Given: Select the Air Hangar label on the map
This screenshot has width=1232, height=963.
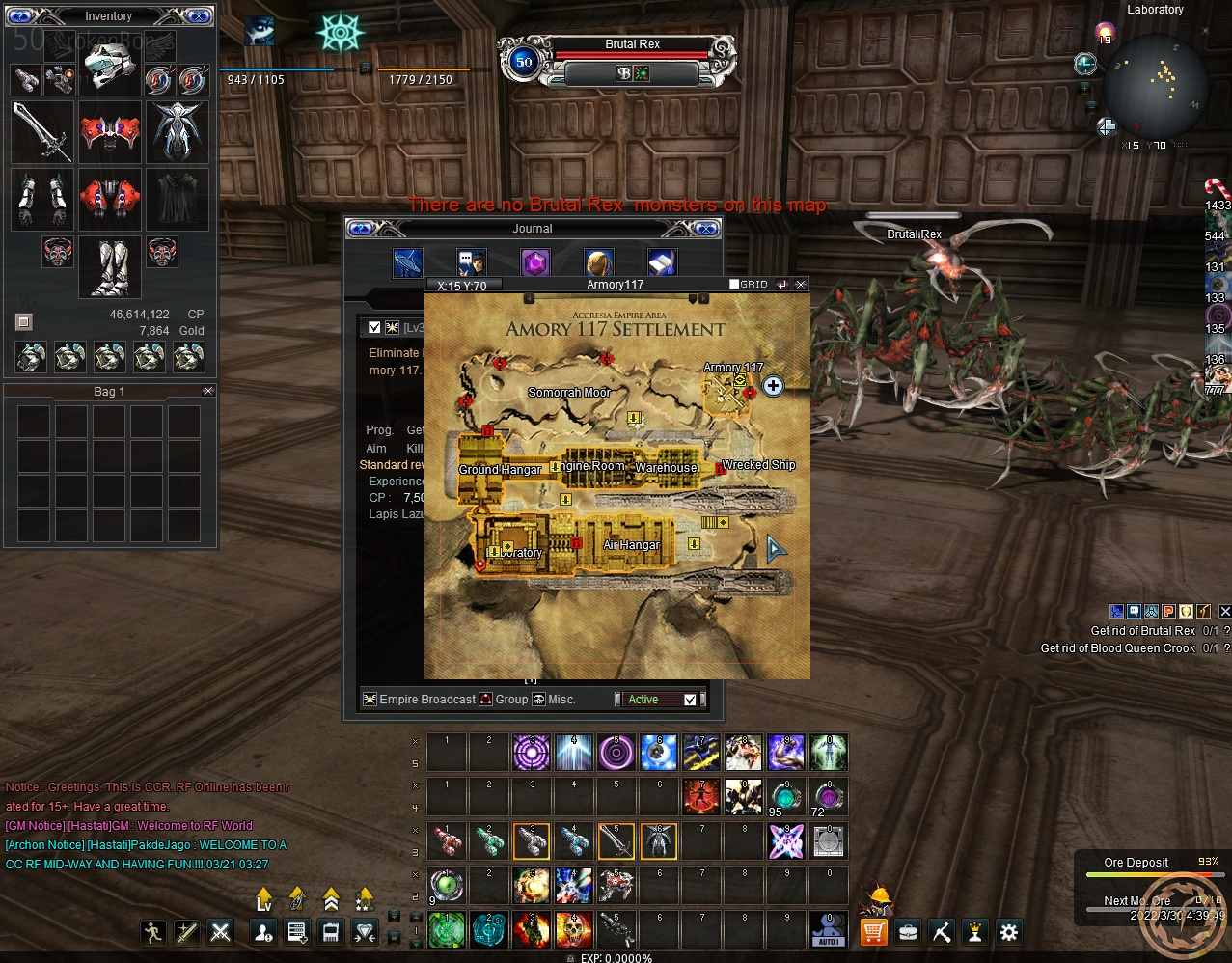Looking at the screenshot, I should [x=631, y=545].
